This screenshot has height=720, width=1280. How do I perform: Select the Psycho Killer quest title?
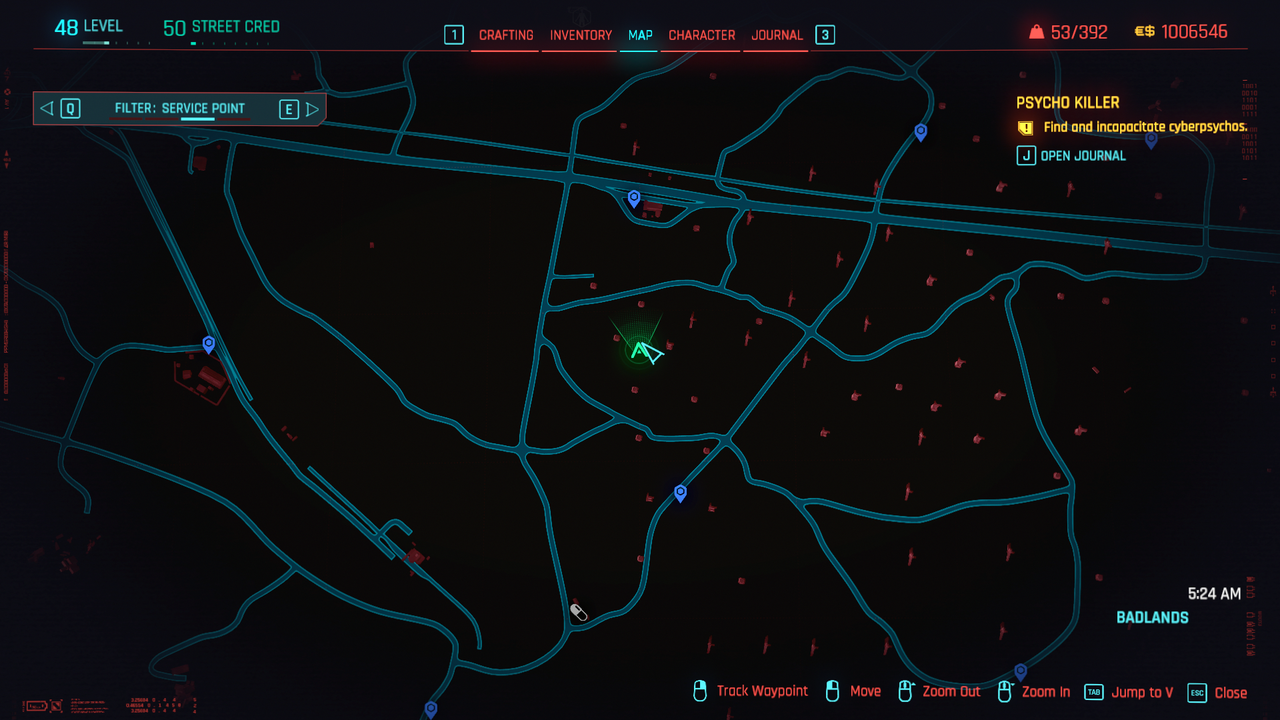pos(1067,102)
